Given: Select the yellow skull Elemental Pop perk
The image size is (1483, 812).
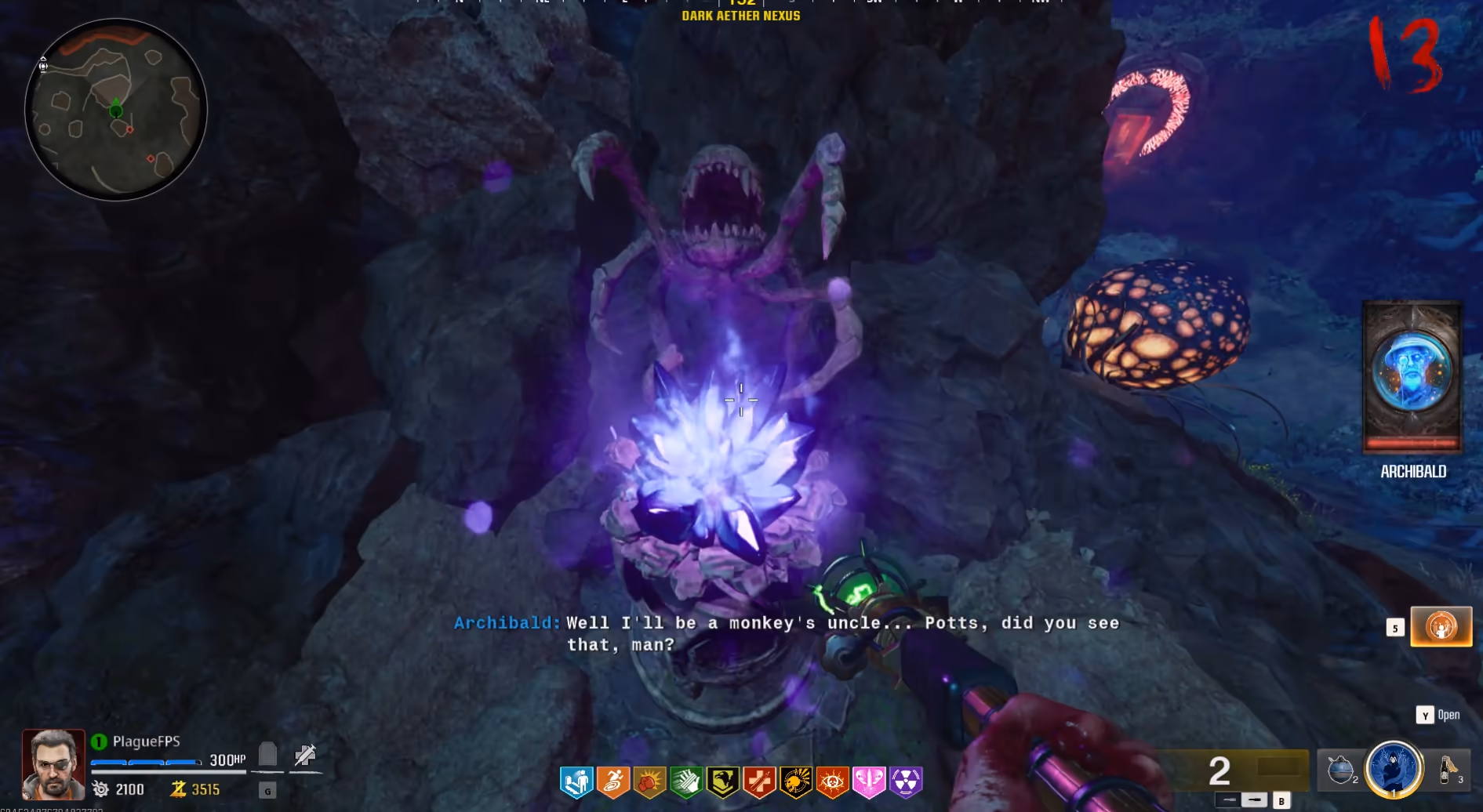Looking at the screenshot, I should (795, 781).
